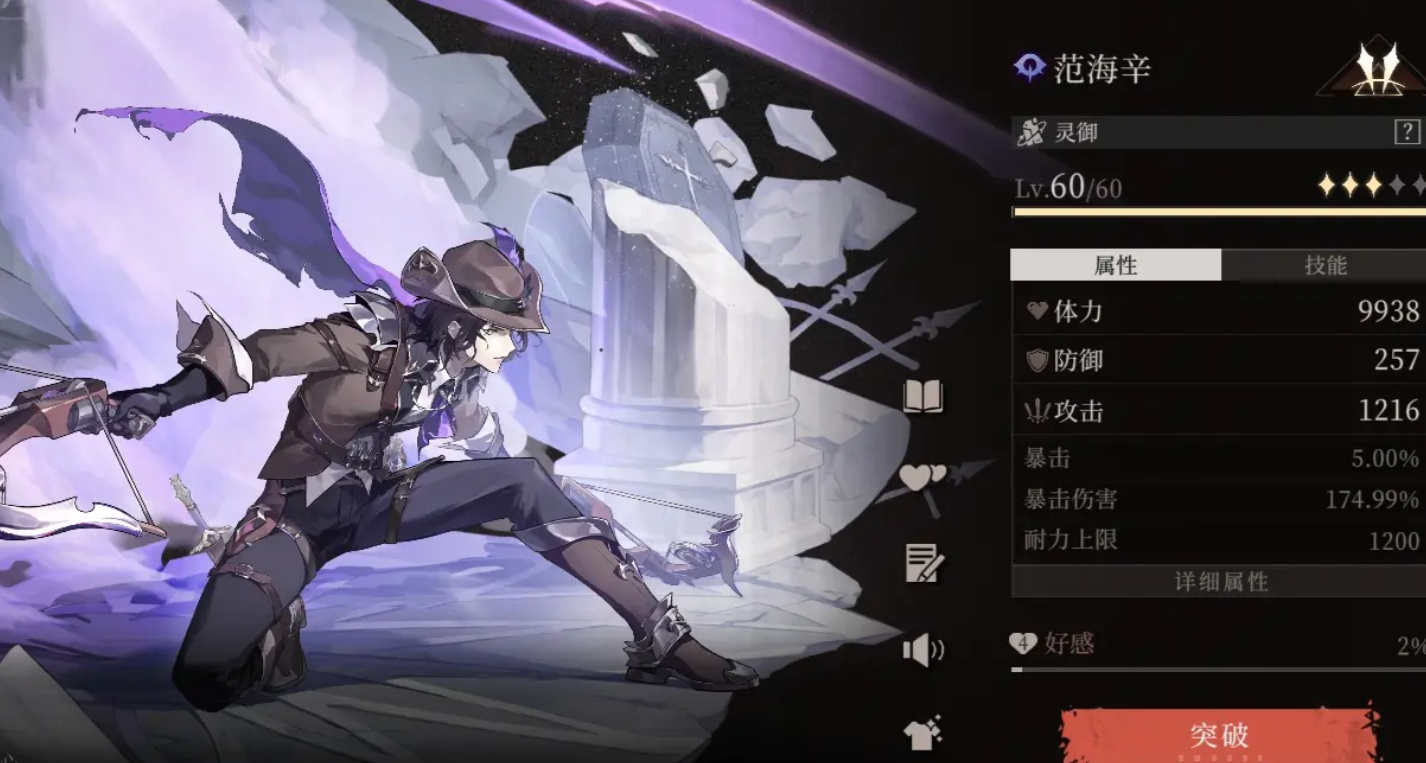
Task: Open the question mark help for 灵御
Action: click(x=1406, y=132)
